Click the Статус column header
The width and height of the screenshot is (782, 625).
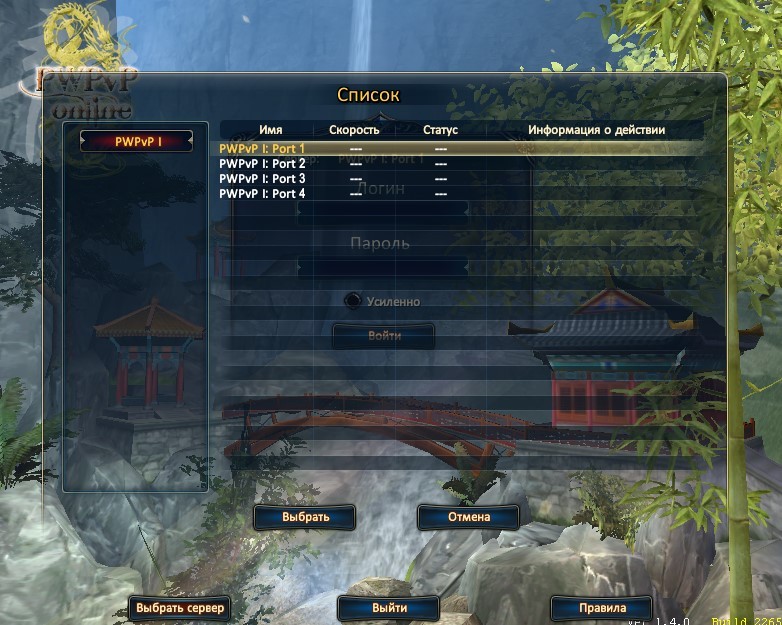440,130
